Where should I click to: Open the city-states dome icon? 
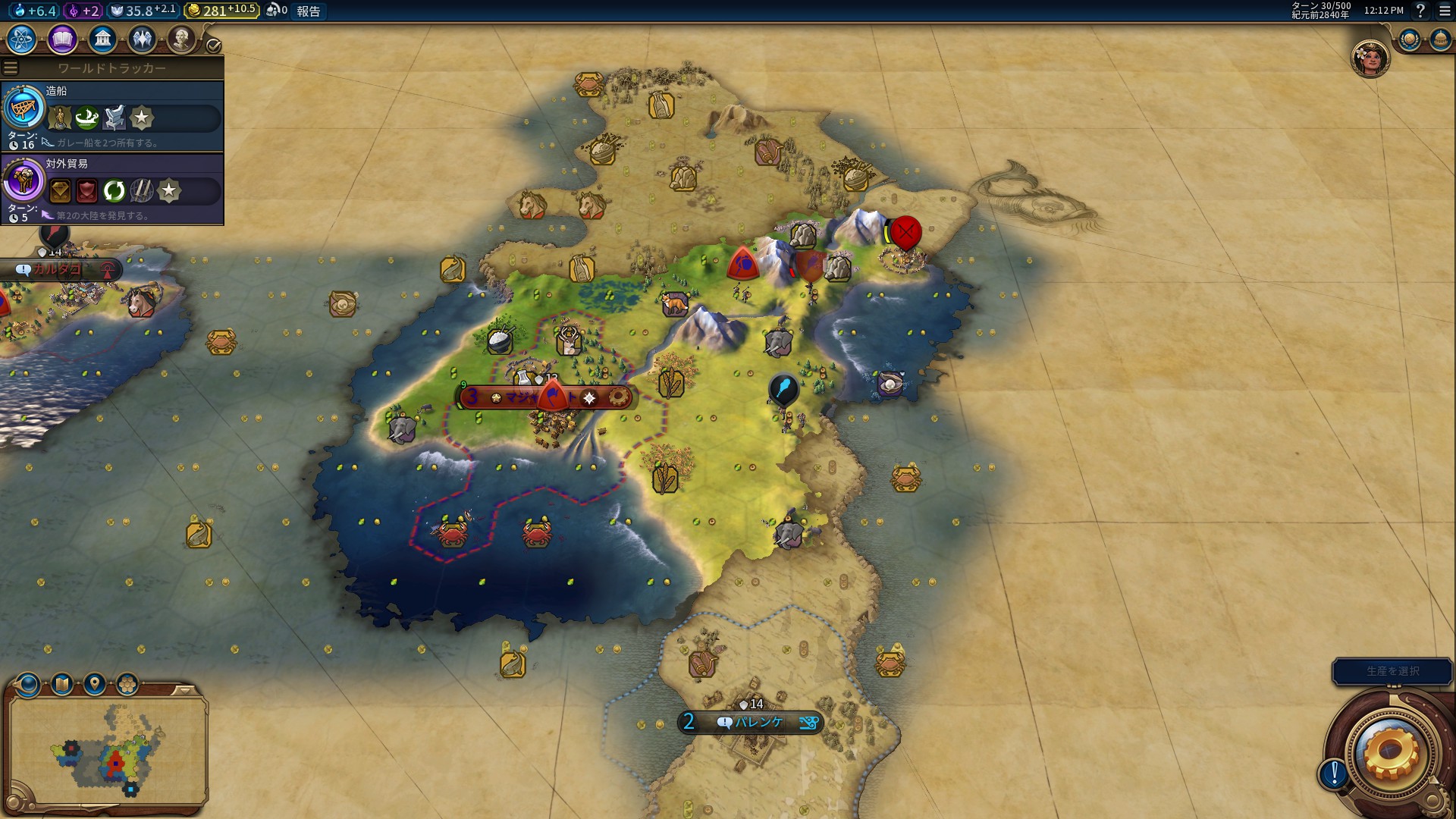(1440, 39)
